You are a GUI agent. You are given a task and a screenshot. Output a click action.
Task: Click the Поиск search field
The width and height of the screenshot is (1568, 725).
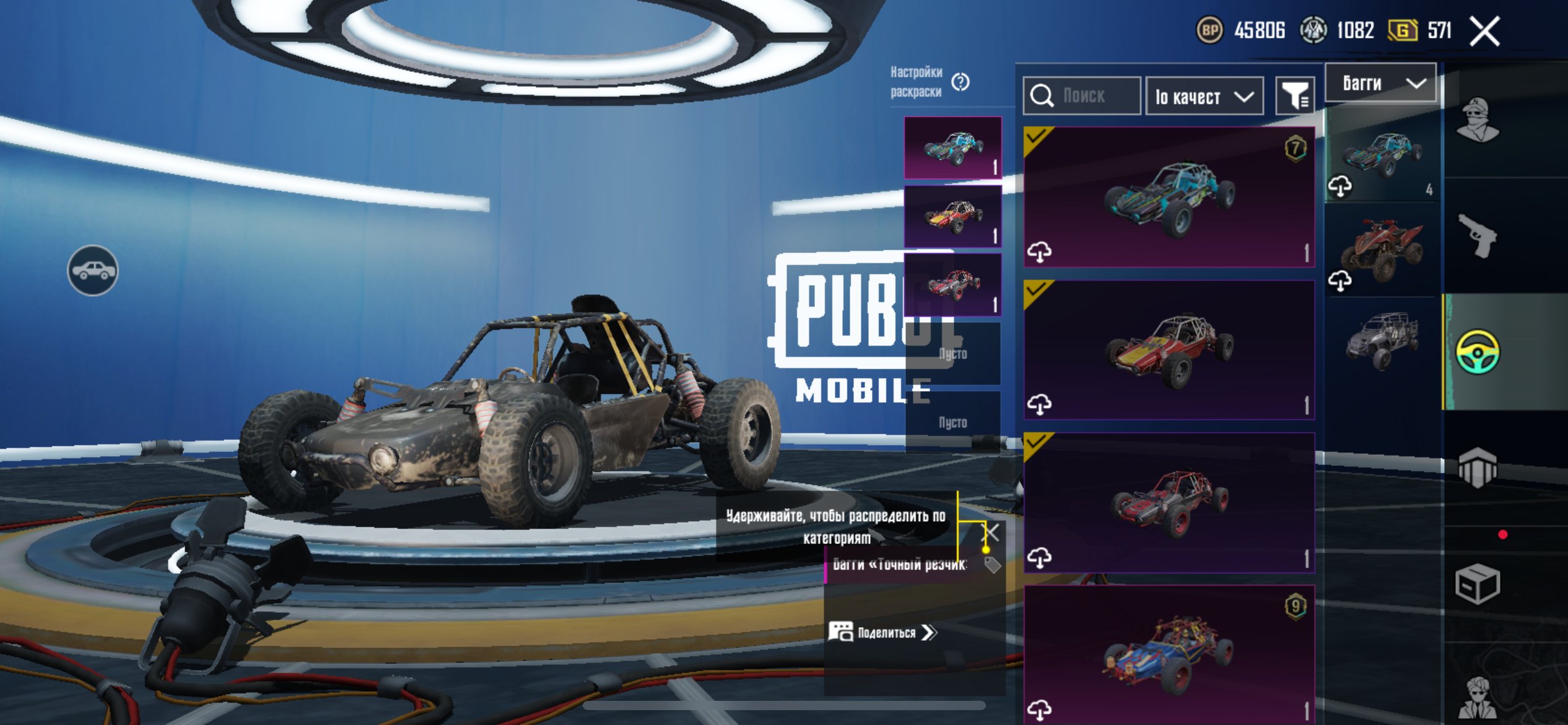point(1082,96)
